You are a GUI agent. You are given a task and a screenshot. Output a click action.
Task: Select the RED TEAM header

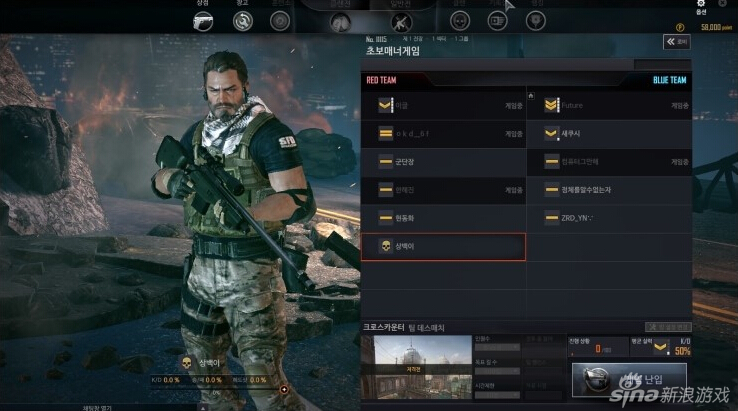pos(381,80)
